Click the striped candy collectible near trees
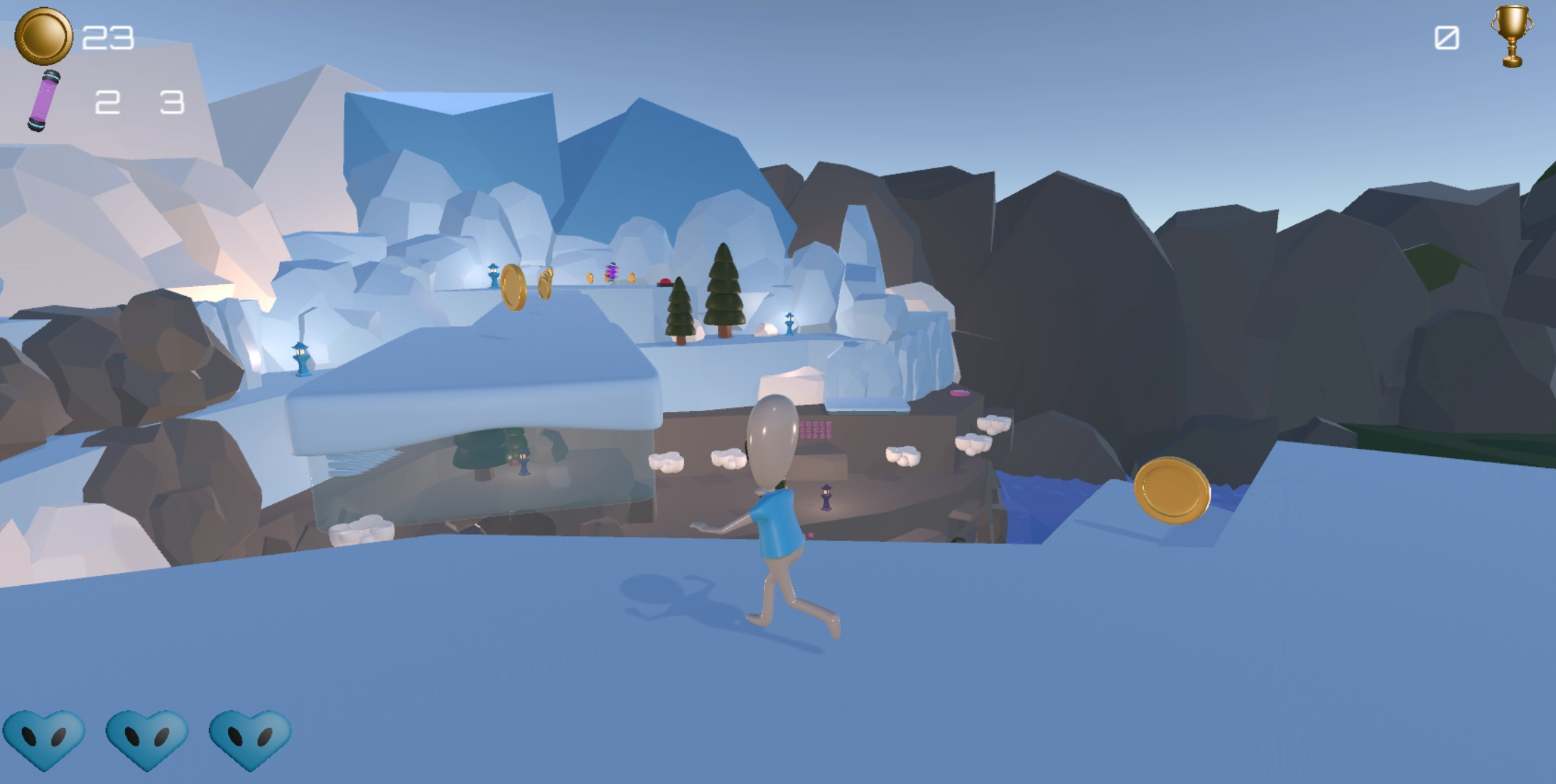1556x784 pixels. [x=611, y=273]
